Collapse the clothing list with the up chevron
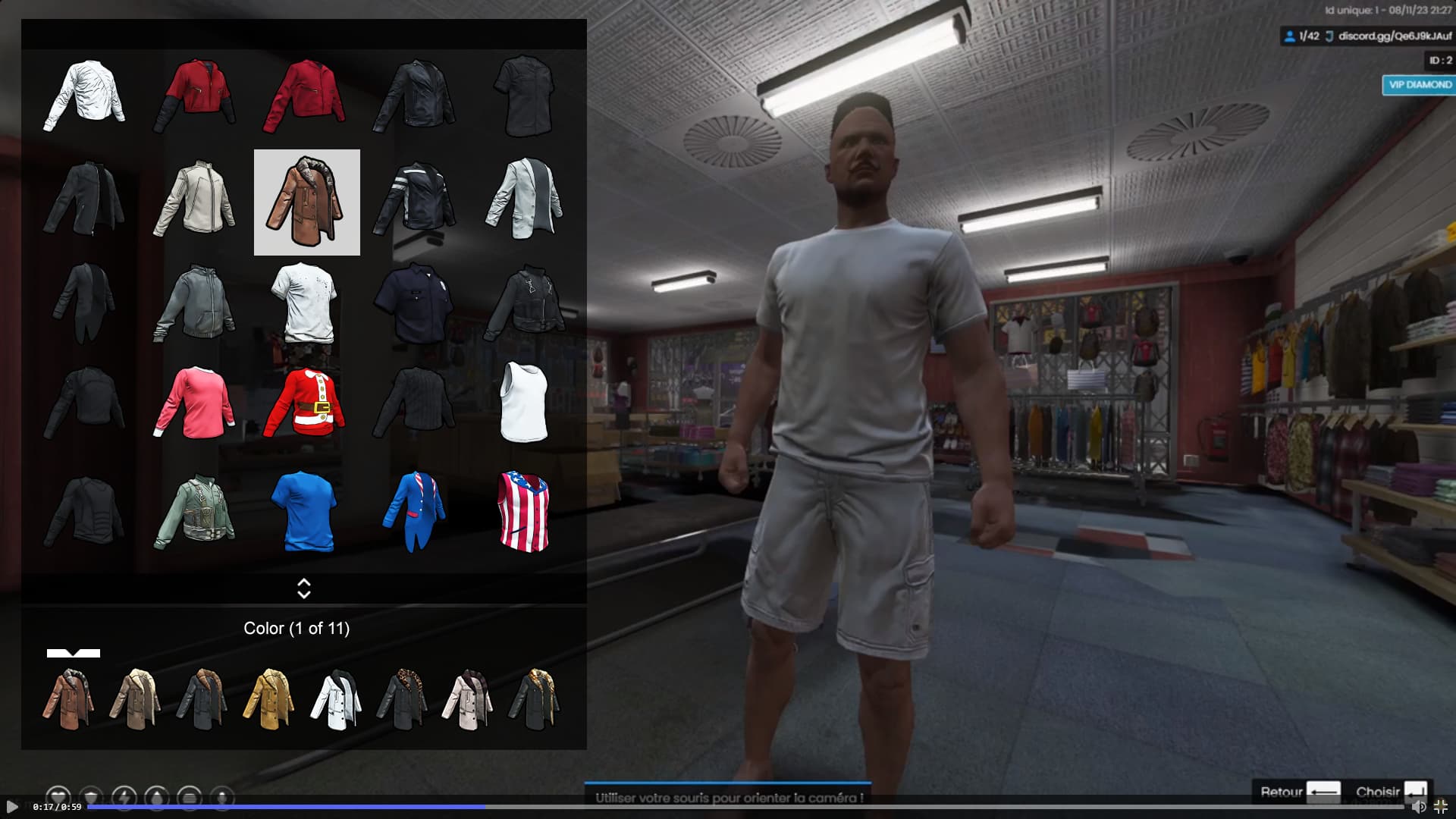The image size is (1456, 819). (304, 582)
